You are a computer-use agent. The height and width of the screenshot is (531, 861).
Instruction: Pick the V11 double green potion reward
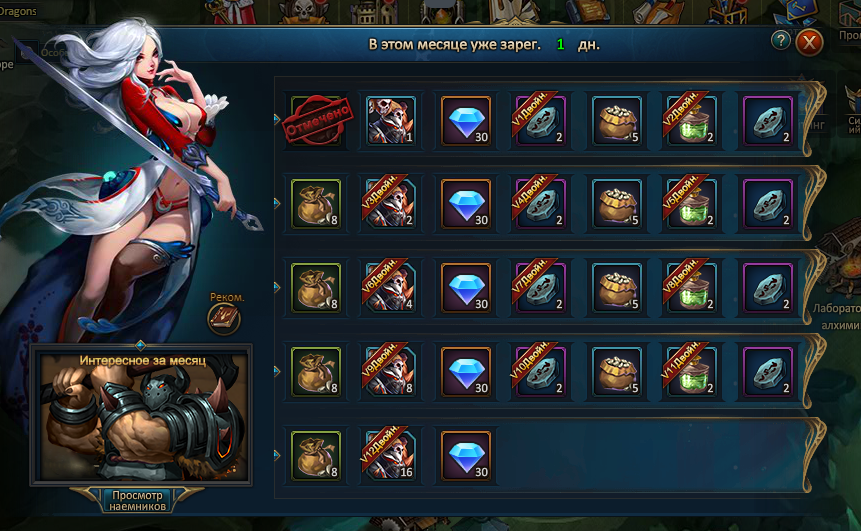[x=691, y=372]
